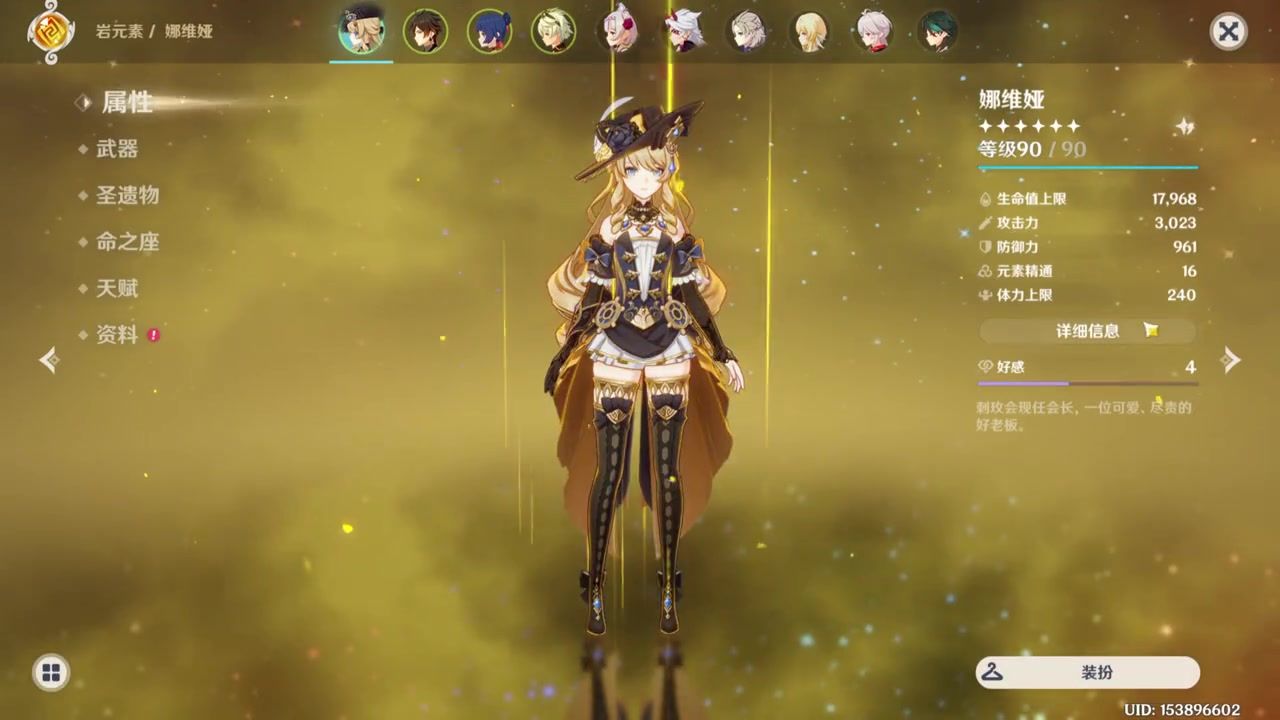This screenshot has width=1280, height=720.
Task: View the 资料 (Profile) entry
Action: [x=117, y=335]
